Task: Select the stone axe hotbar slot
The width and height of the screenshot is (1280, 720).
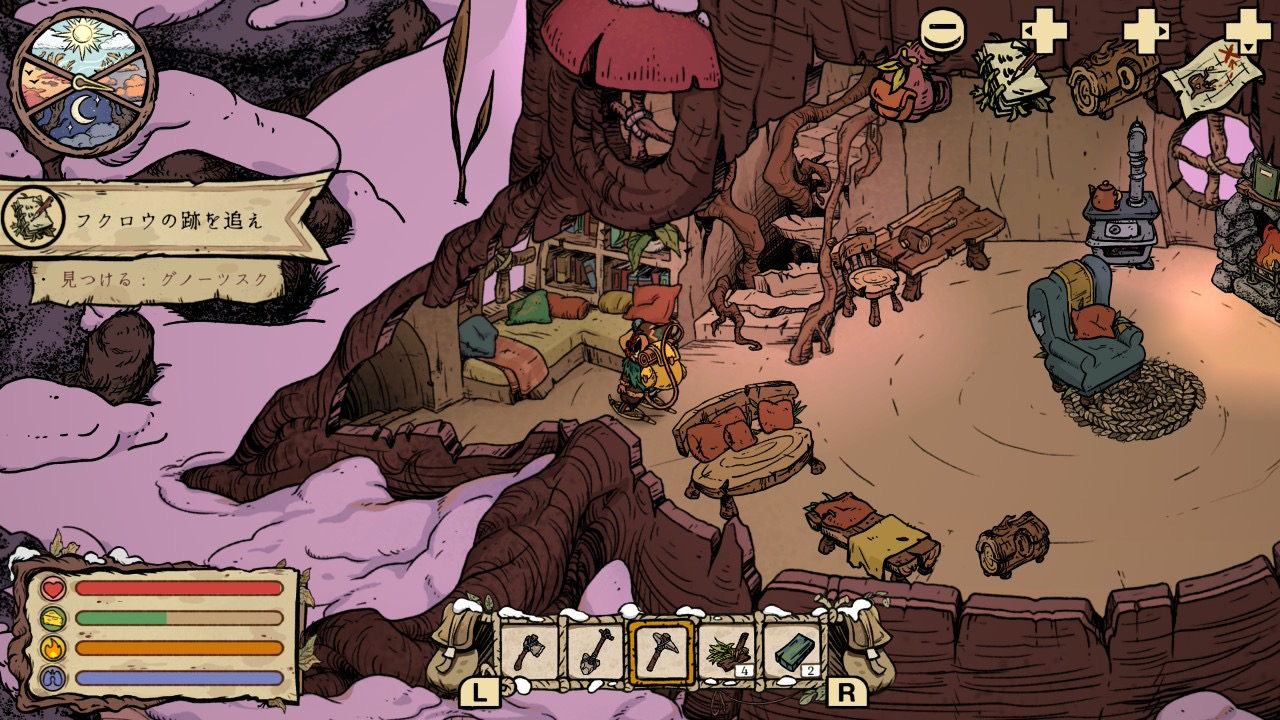Action: pos(529,653)
